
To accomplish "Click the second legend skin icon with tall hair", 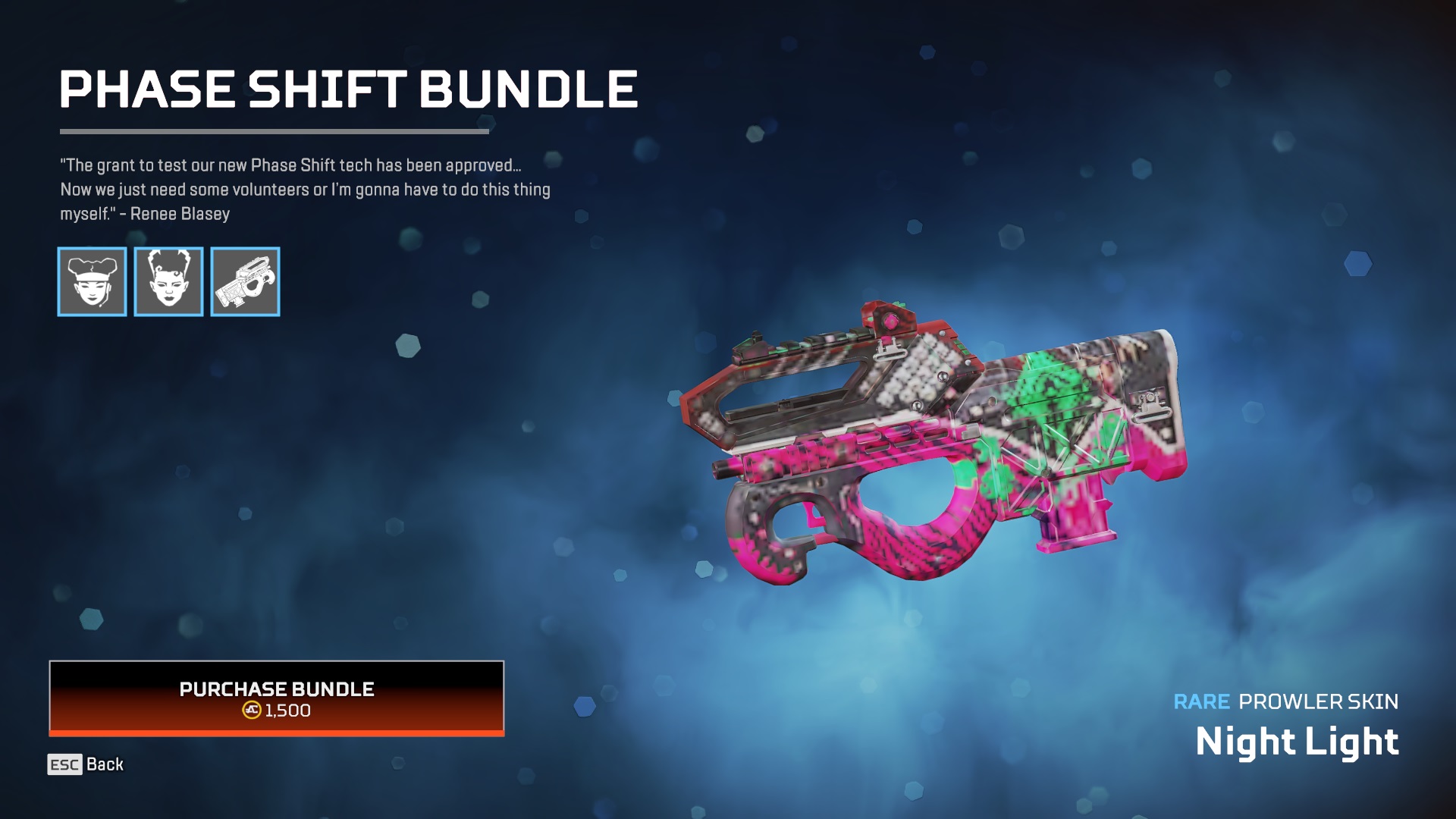I will [x=168, y=282].
